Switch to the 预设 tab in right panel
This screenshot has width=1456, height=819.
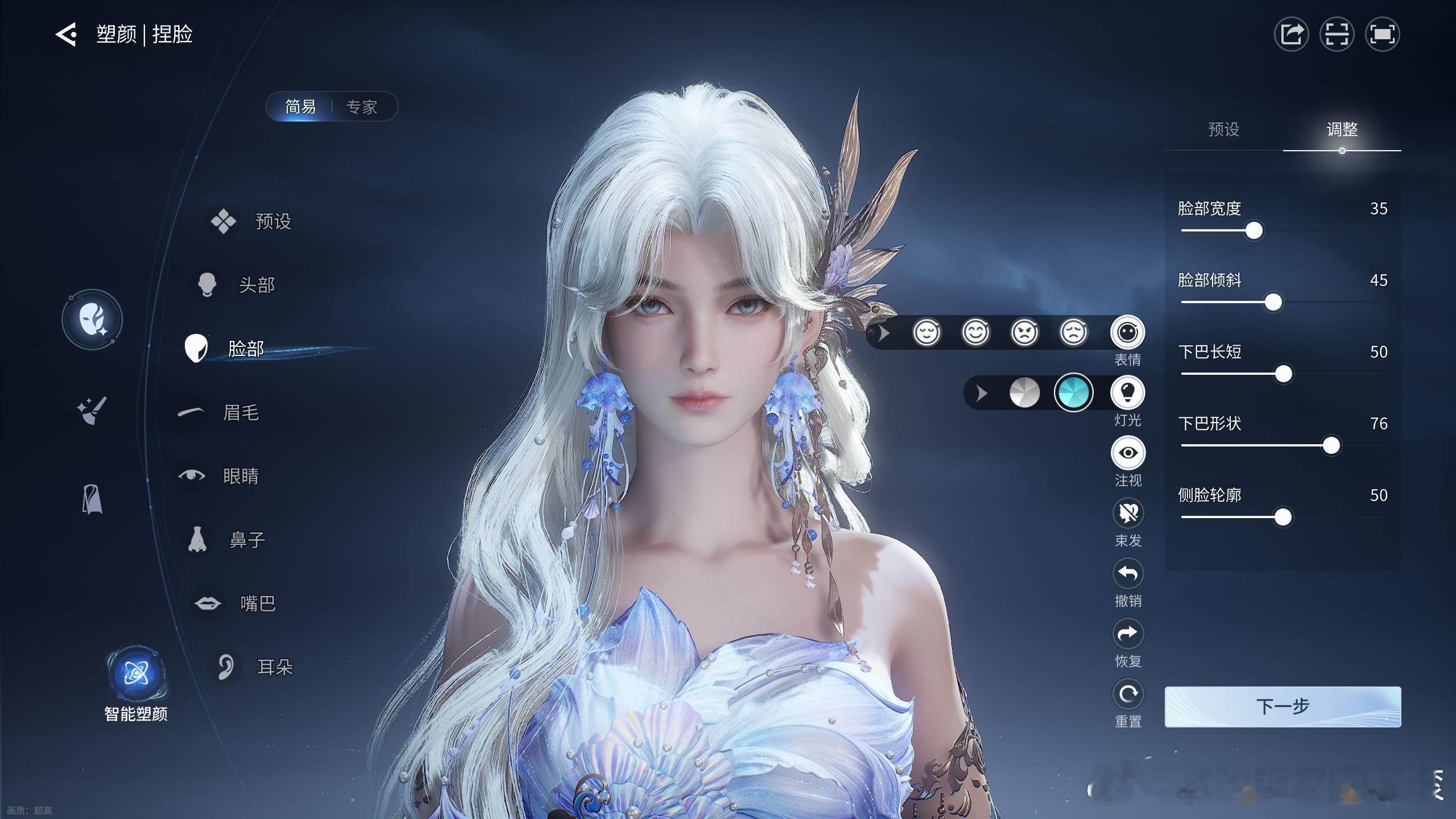[1223, 130]
